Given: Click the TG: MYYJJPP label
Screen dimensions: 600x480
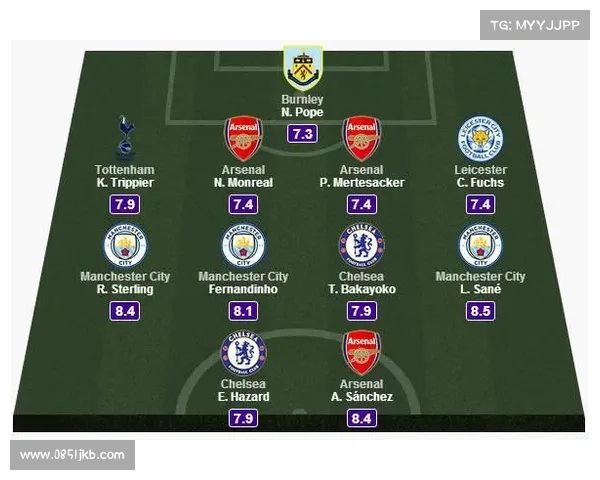Looking at the screenshot, I should click(x=533, y=25).
